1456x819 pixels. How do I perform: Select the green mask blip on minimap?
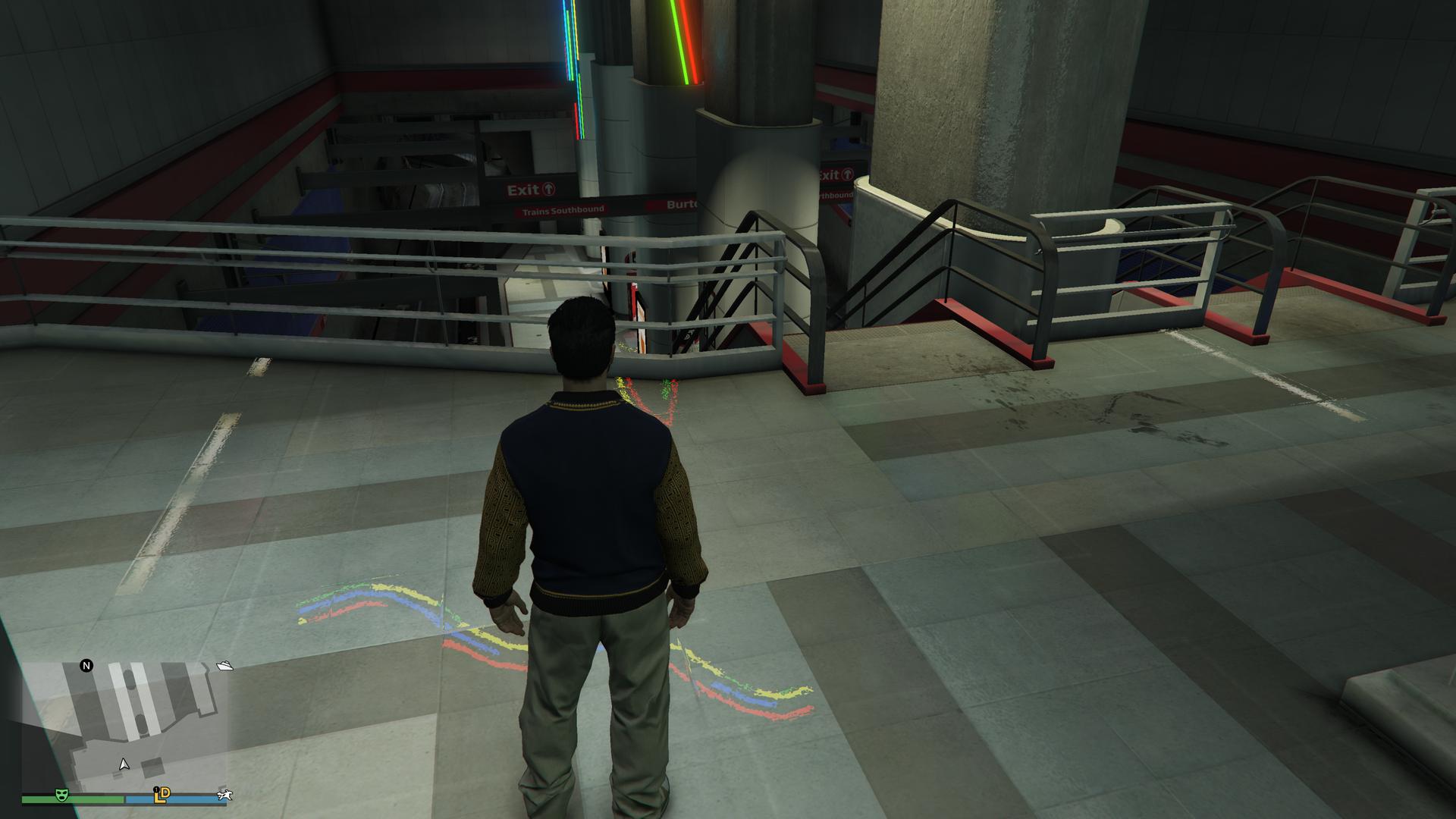coord(62,795)
